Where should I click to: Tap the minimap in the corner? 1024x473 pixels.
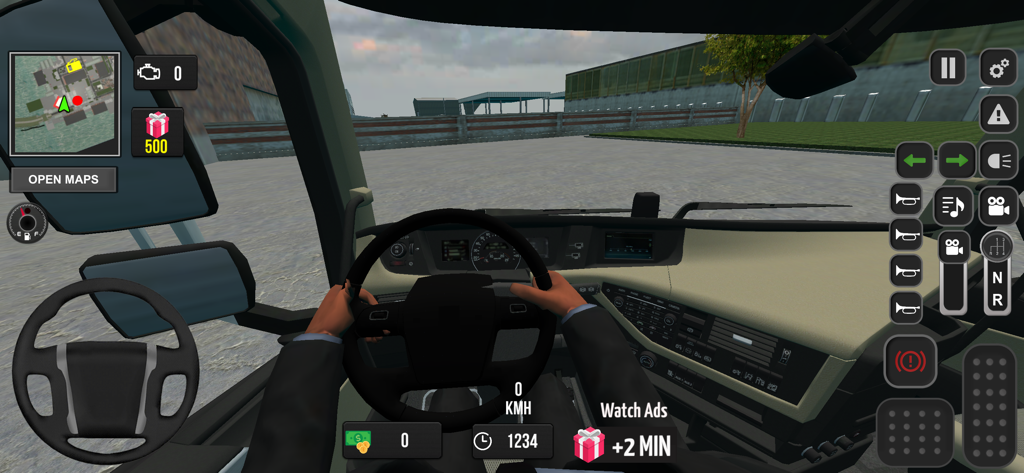pyautogui.click(x=64, y=103)
